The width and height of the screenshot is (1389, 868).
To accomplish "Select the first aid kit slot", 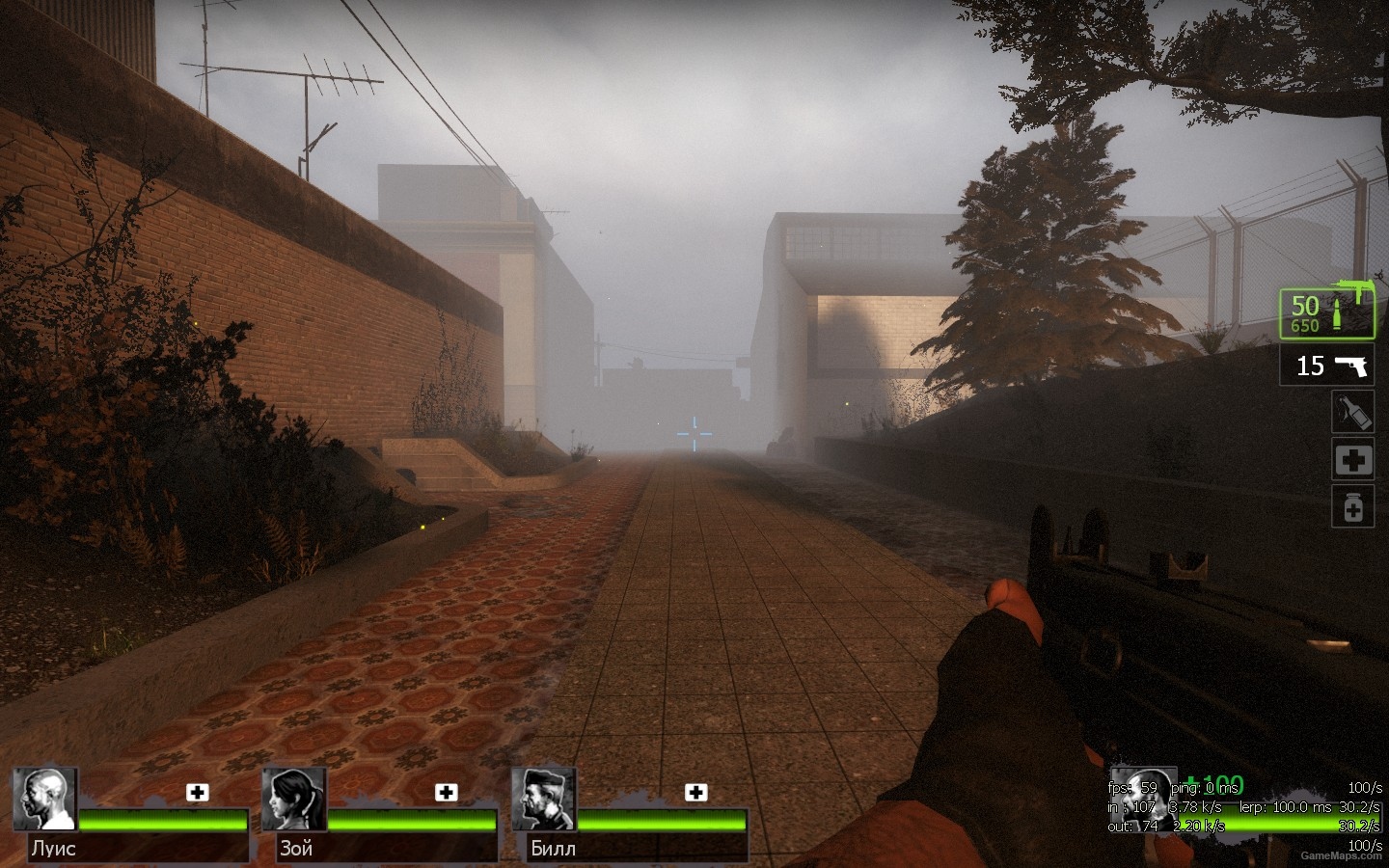I will coord(1352,460).
